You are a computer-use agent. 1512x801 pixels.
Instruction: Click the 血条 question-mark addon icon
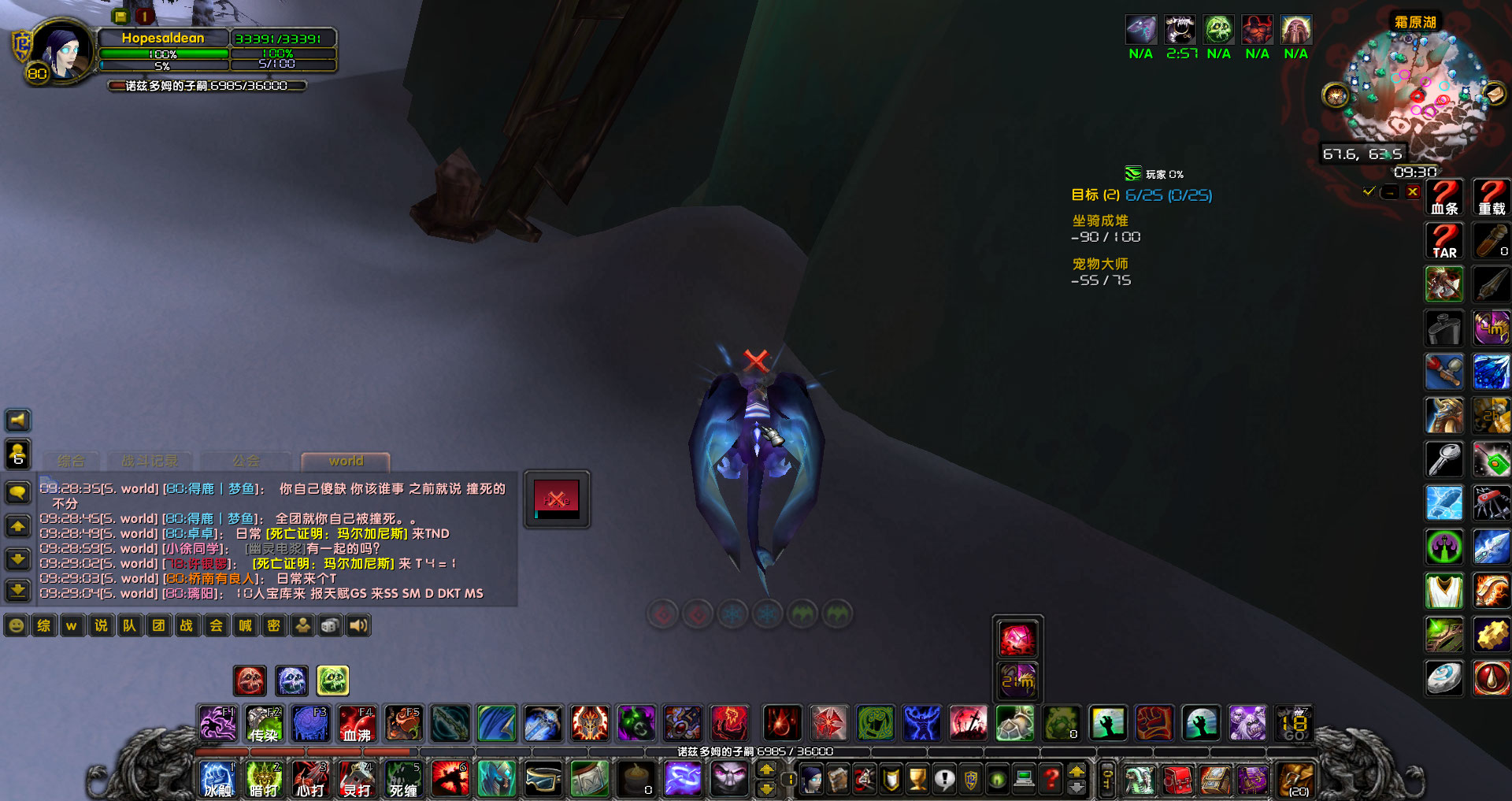[x=1443, y=197]
